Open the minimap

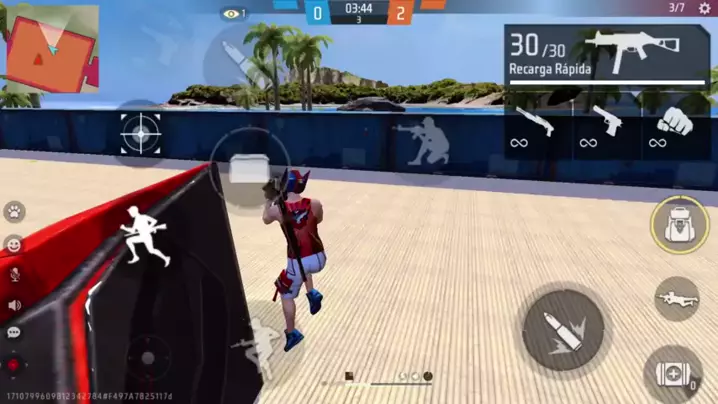coord(52,45)
